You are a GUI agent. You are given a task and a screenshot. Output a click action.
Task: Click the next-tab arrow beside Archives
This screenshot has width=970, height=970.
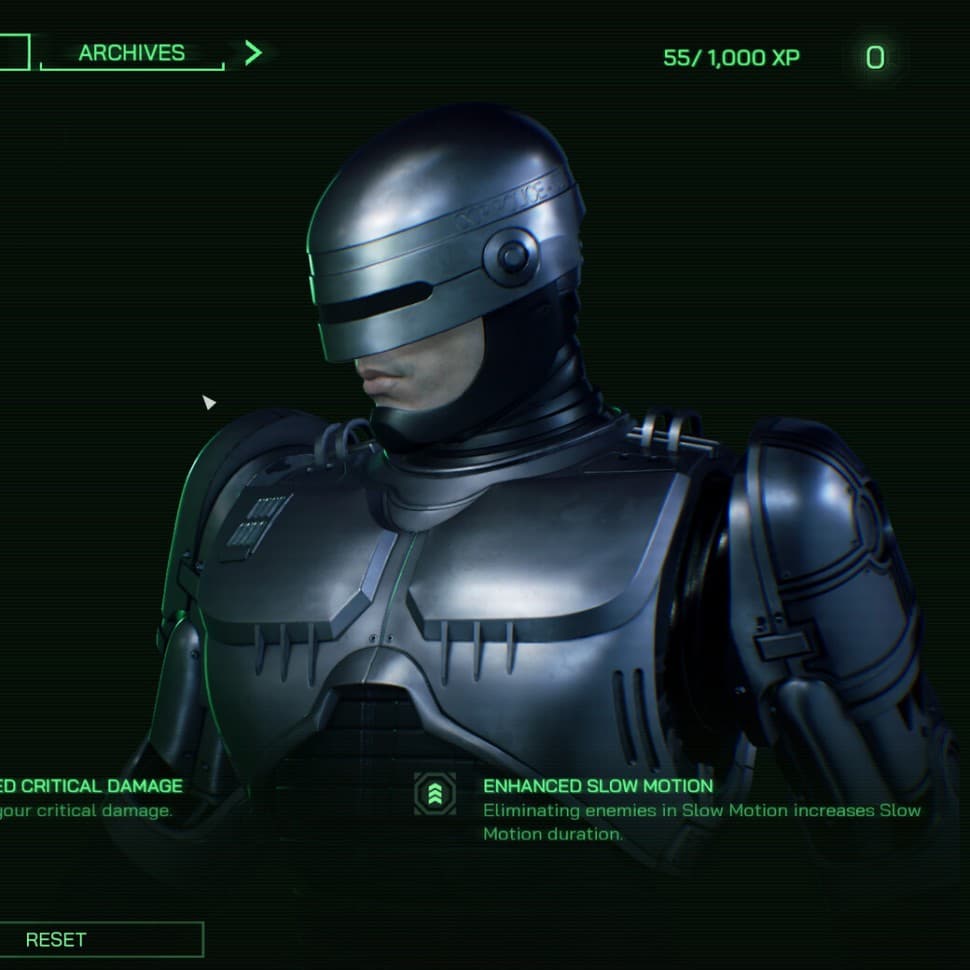point(253,53)
